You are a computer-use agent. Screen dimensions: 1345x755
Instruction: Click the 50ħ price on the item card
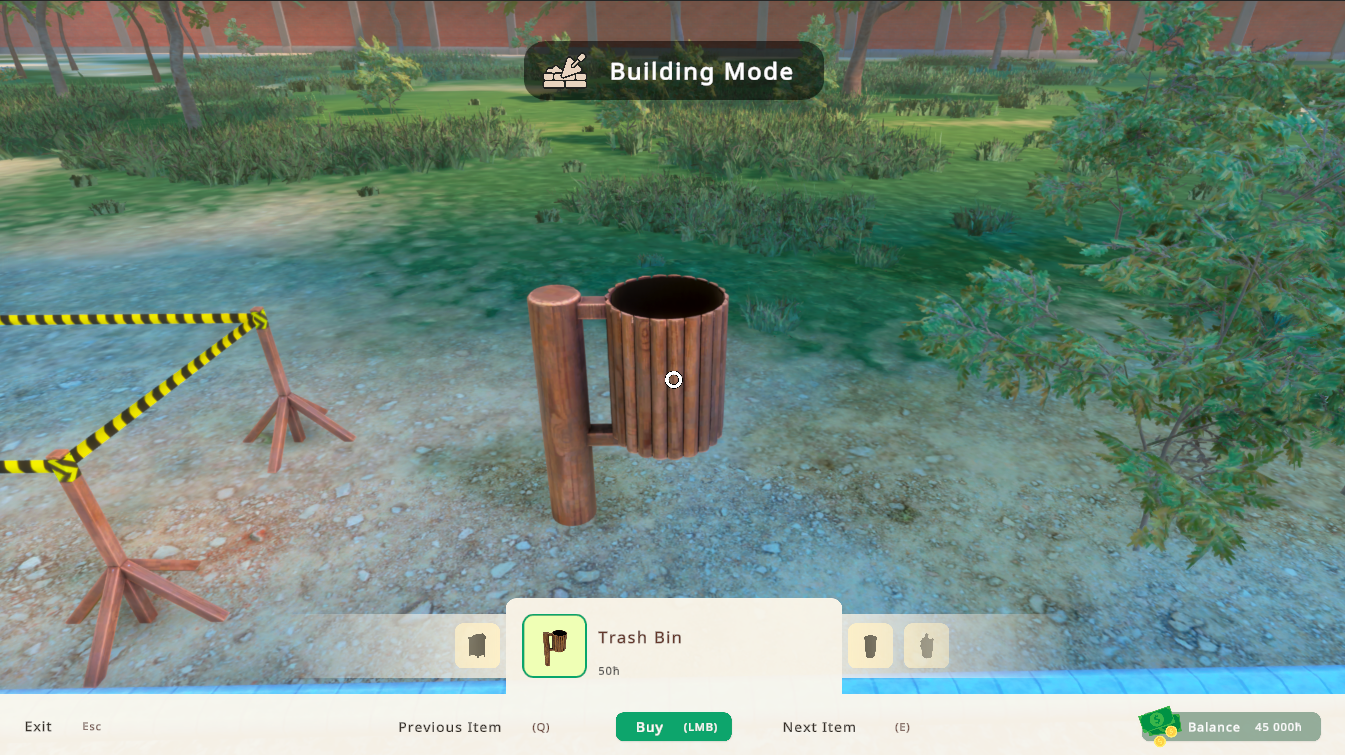(608, 671)
